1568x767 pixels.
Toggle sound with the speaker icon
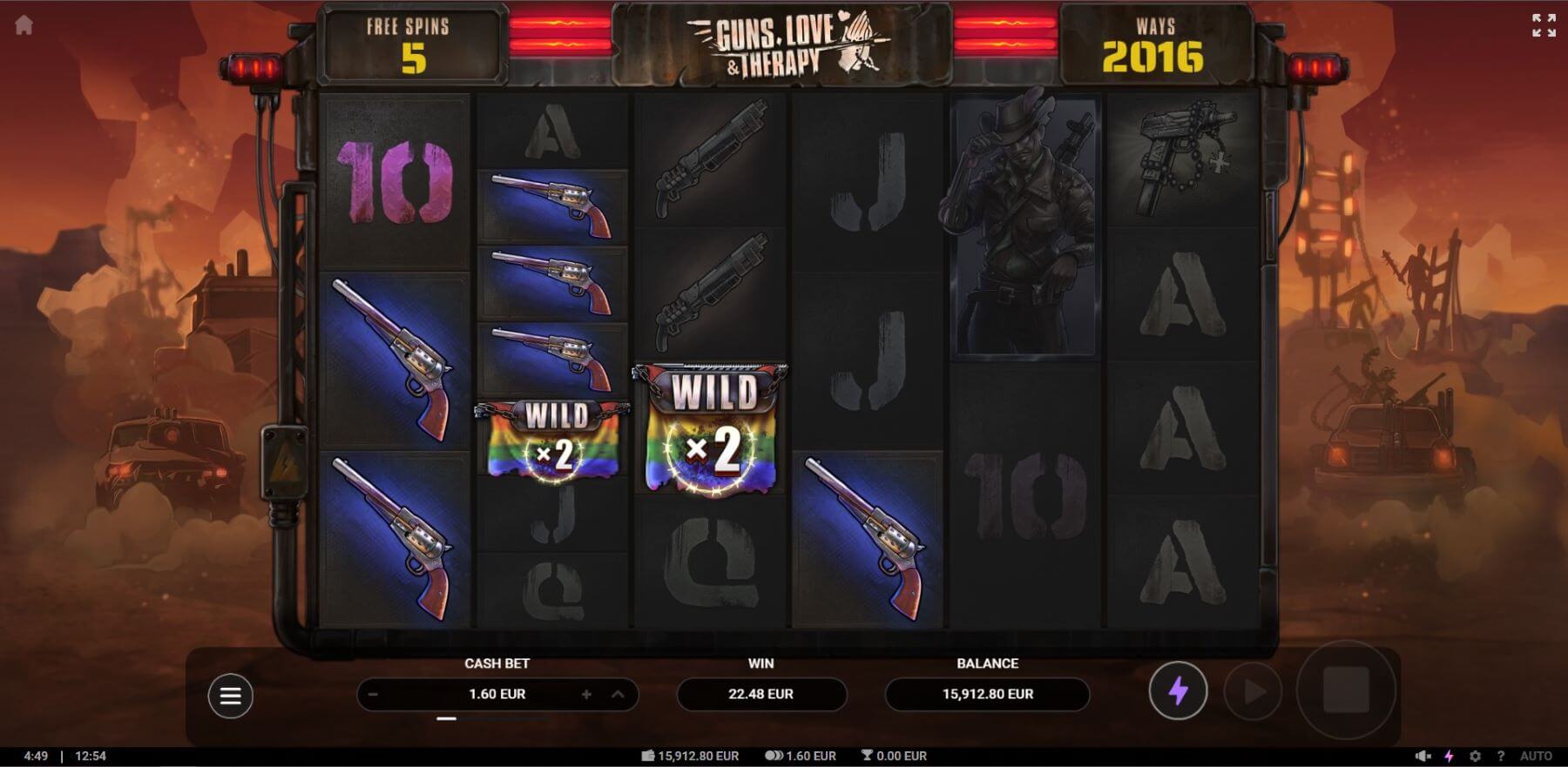coord(1423,757)
